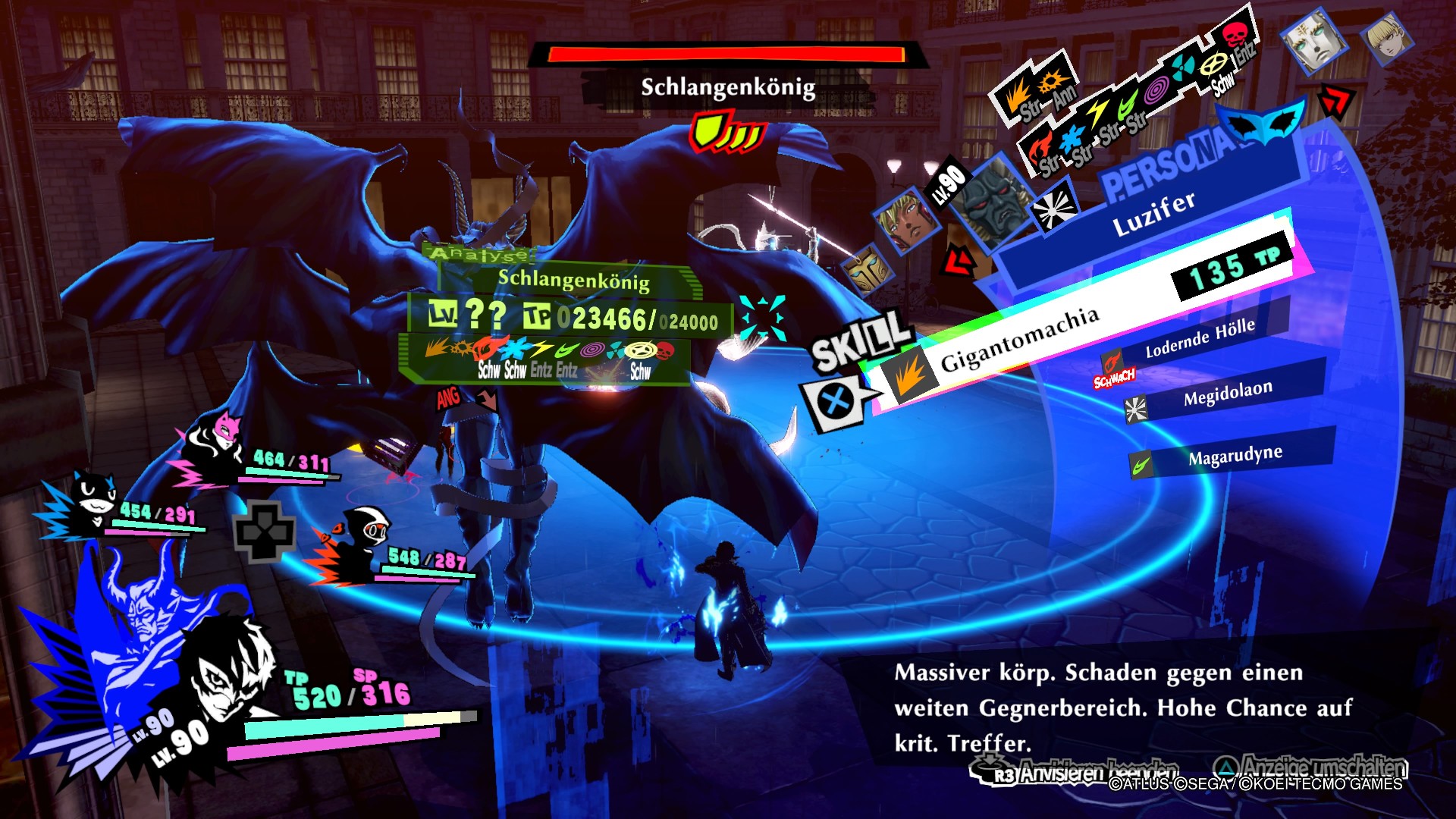Click the teal nuclear affinity icon labeled Schw
Image resolution: width=1456 pixels, height=819 pixels.
click(x=1181, y=66)
